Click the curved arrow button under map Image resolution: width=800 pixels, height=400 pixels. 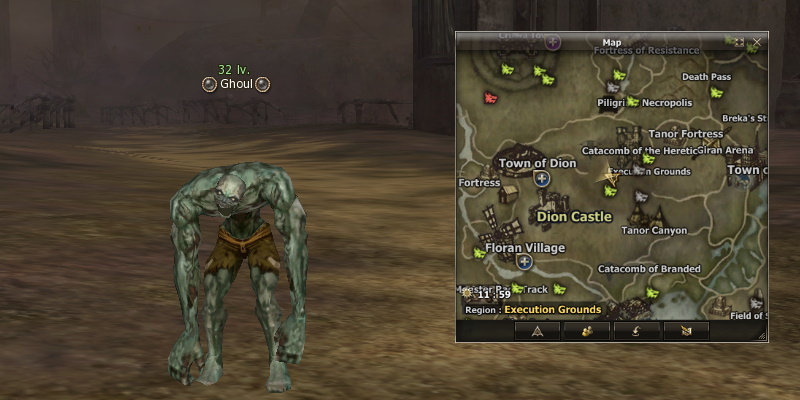(x=635, y=330)
